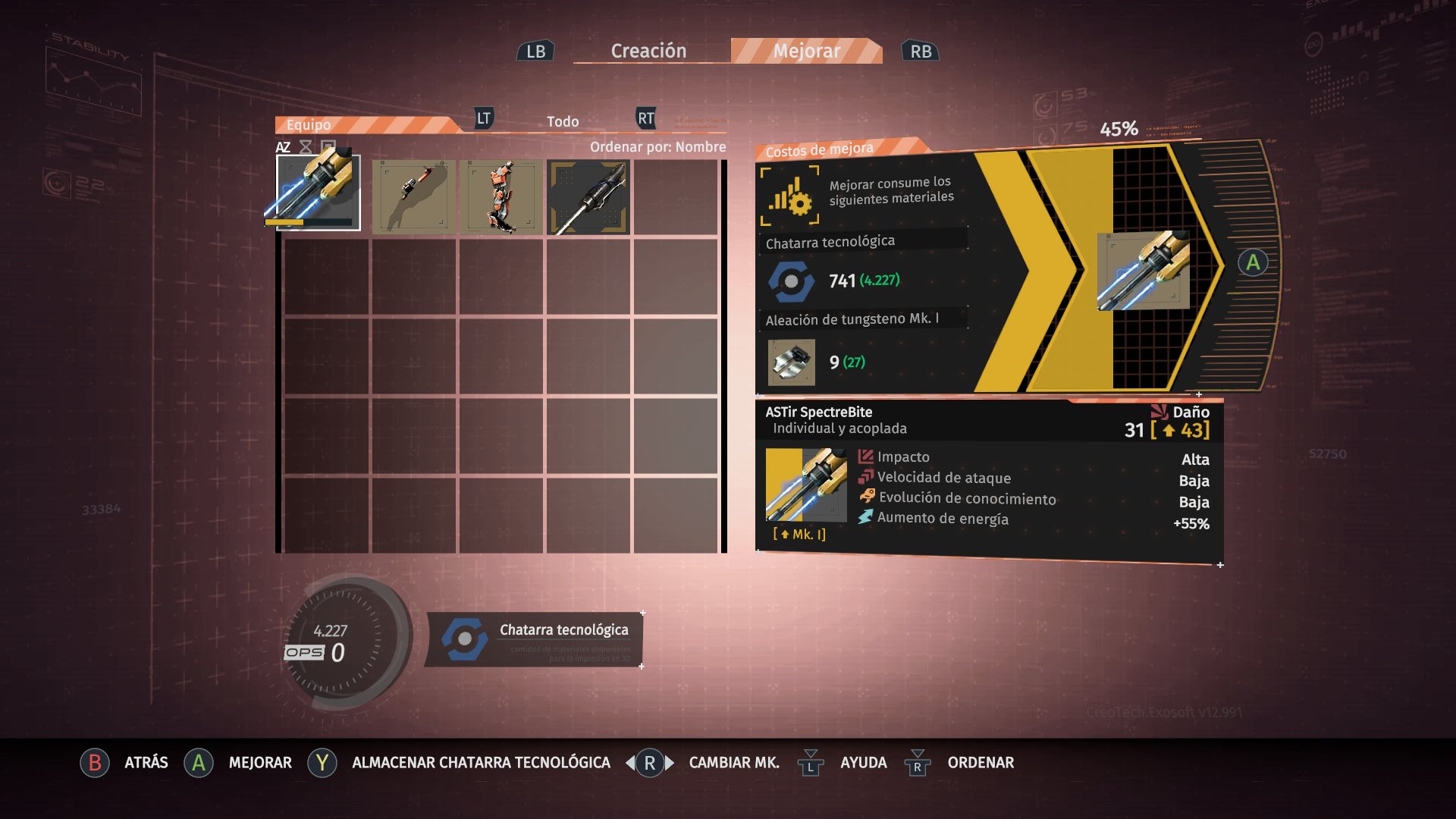Switch to the Creación tab
The height and width of the screenshot is (819, 1456).
tap(648, 51)
